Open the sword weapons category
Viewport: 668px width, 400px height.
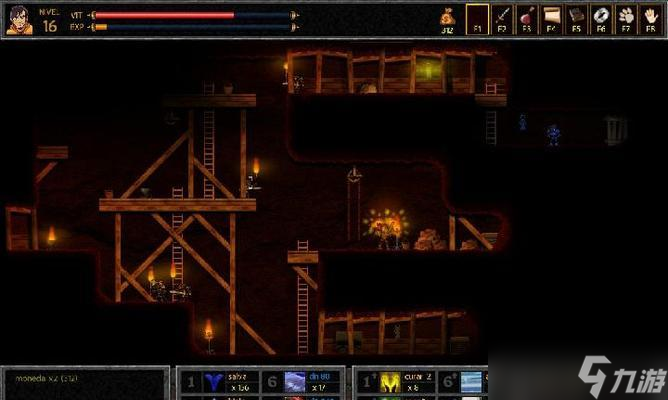[502, 19]
